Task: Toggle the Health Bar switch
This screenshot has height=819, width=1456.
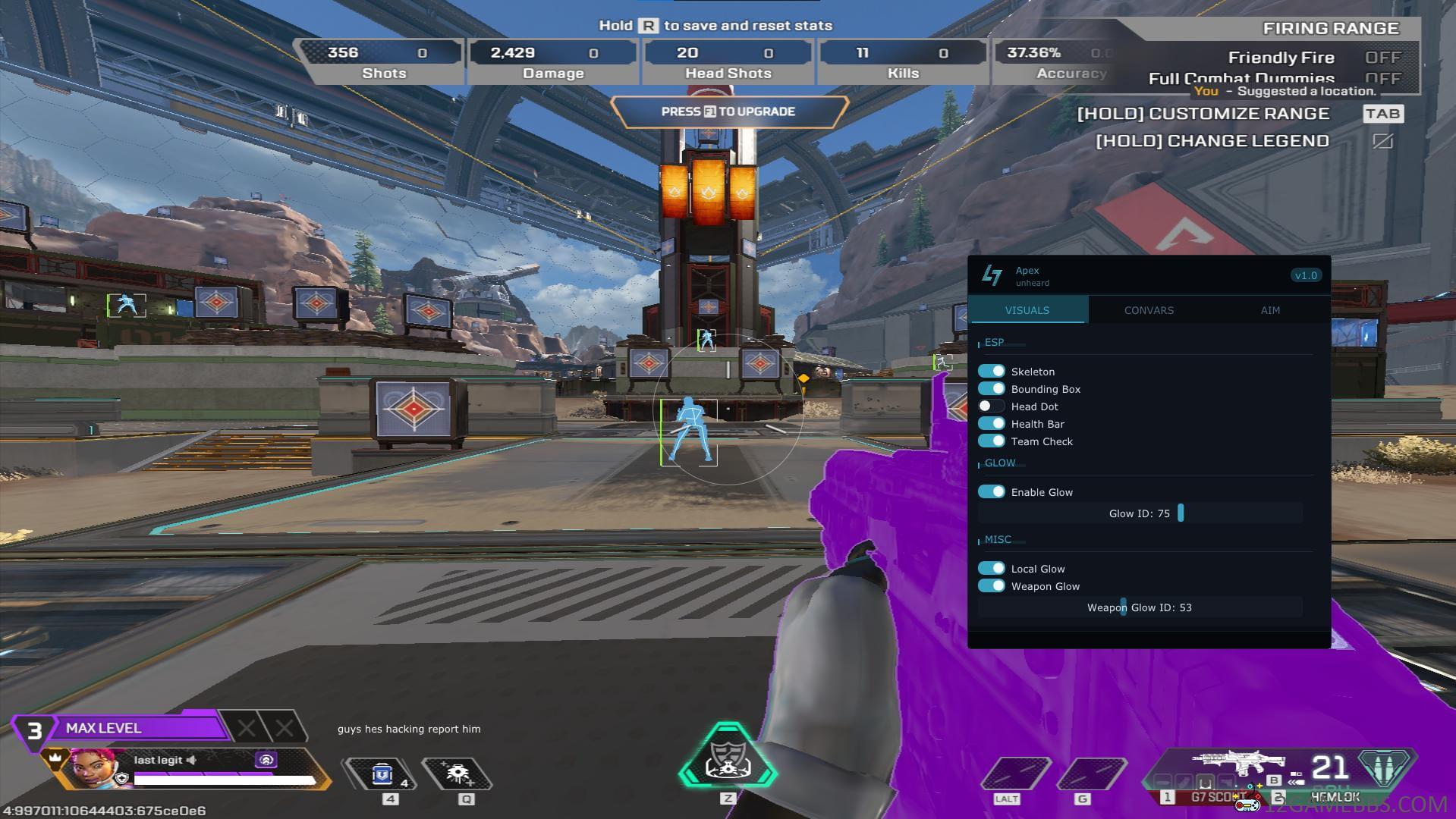Action: click(991, 423)
